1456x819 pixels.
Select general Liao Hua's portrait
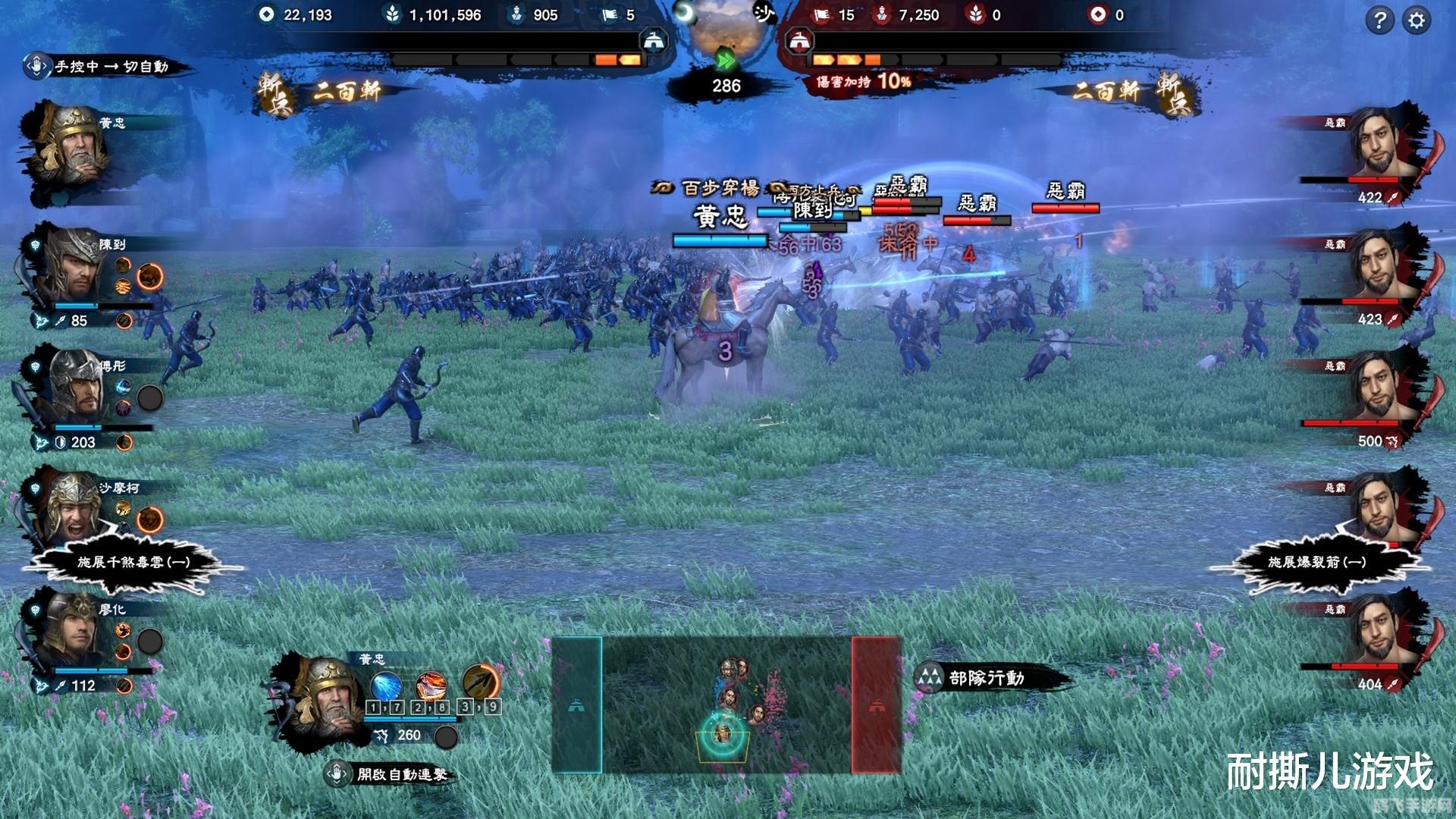(x=74, y=631)
